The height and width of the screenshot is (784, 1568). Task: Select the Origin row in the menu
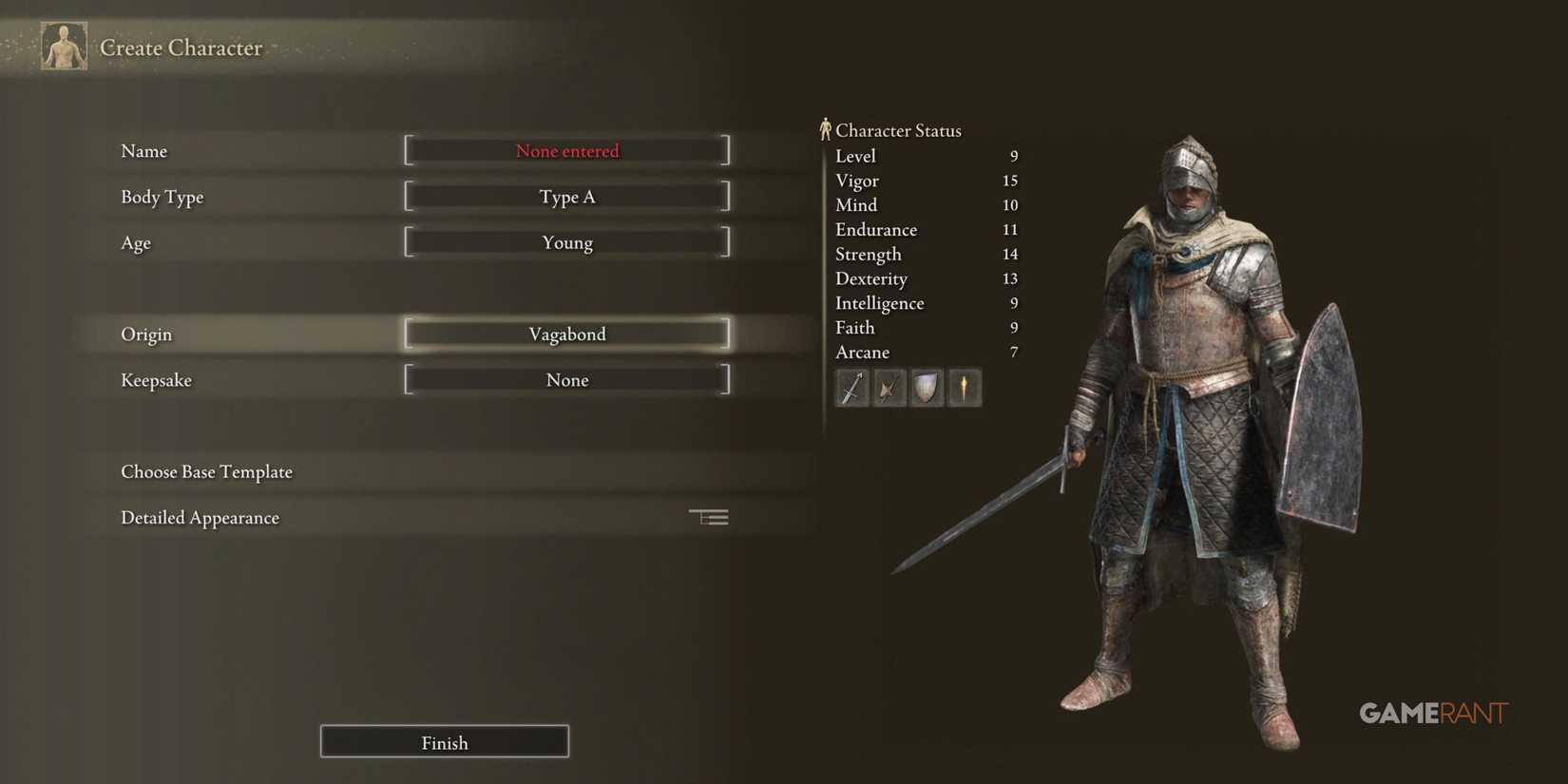[146, 334]
